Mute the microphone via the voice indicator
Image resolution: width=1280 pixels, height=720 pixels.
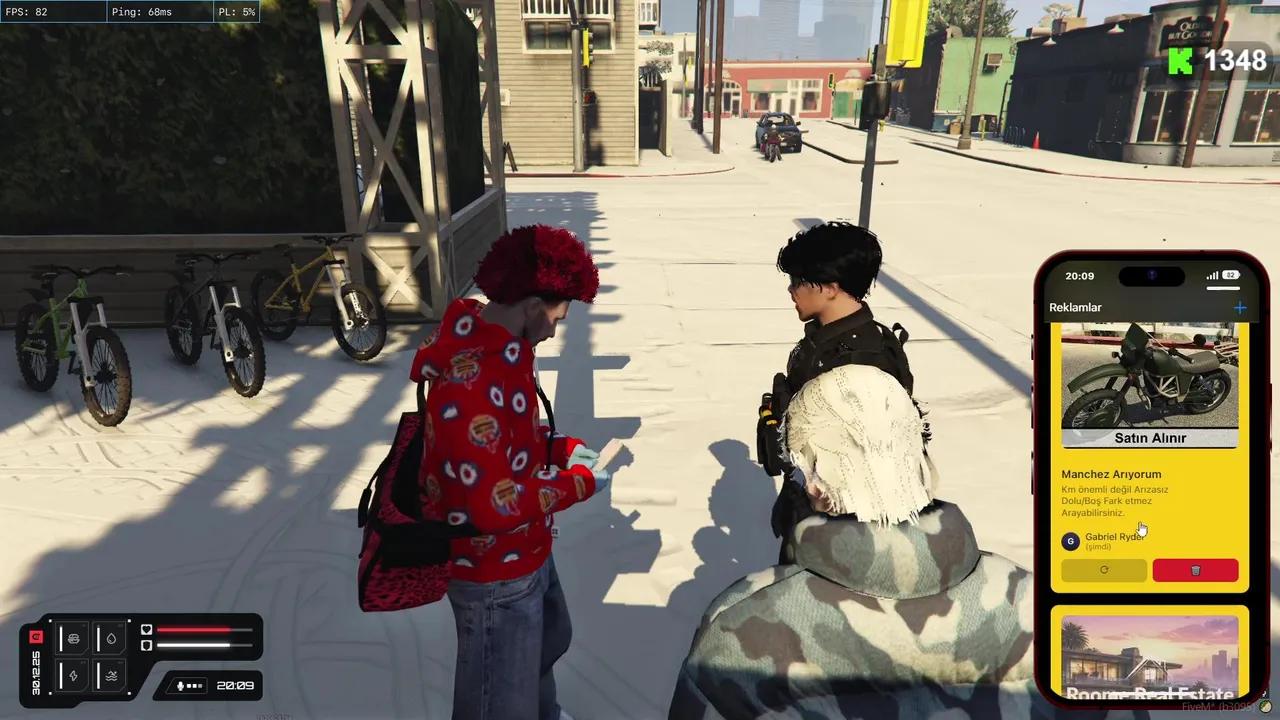[180, 686]
